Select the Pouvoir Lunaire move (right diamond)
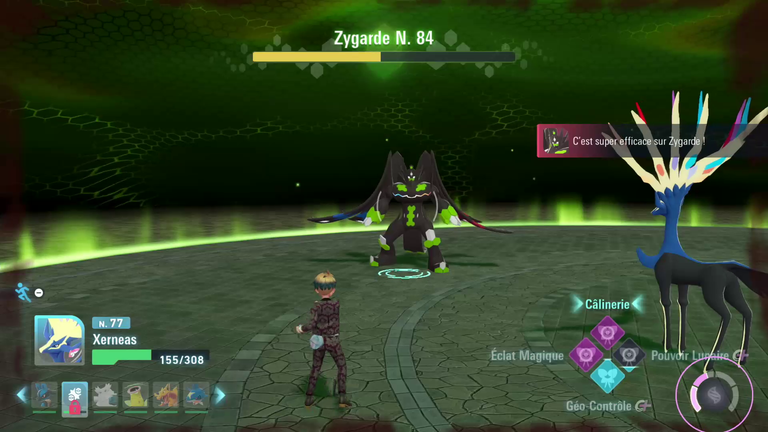 tap(628, 353)
